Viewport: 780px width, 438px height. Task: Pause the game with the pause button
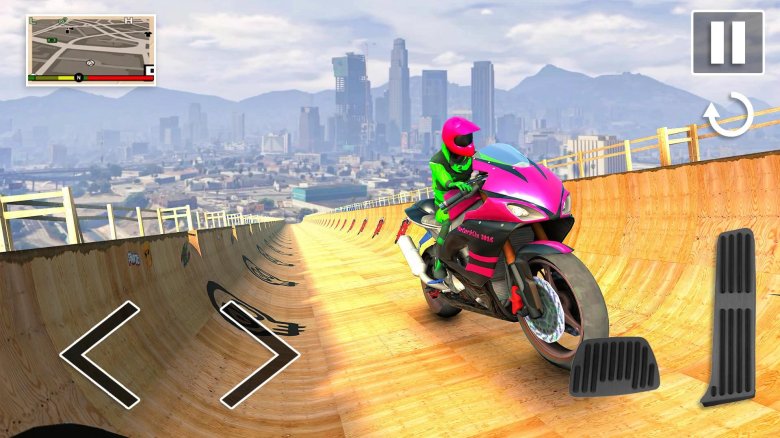(727, 42)
